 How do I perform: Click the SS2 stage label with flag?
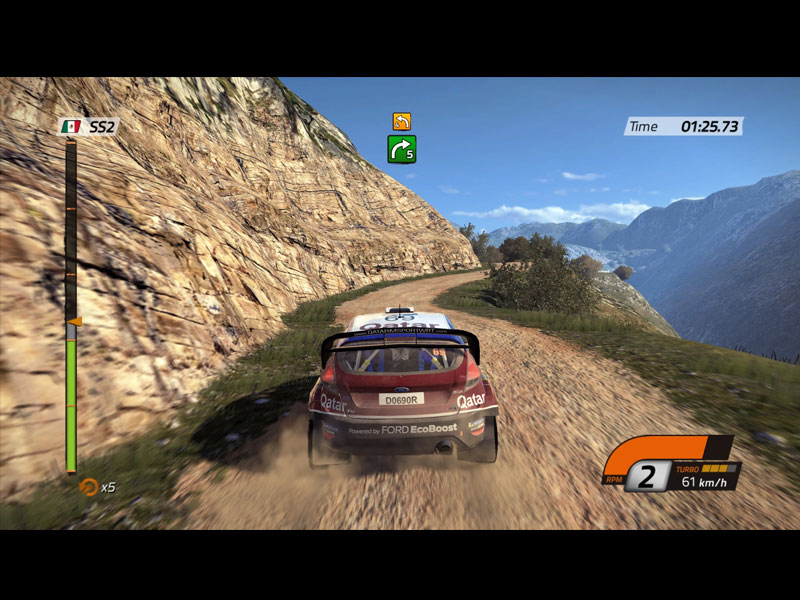click(x=89, y=127)
